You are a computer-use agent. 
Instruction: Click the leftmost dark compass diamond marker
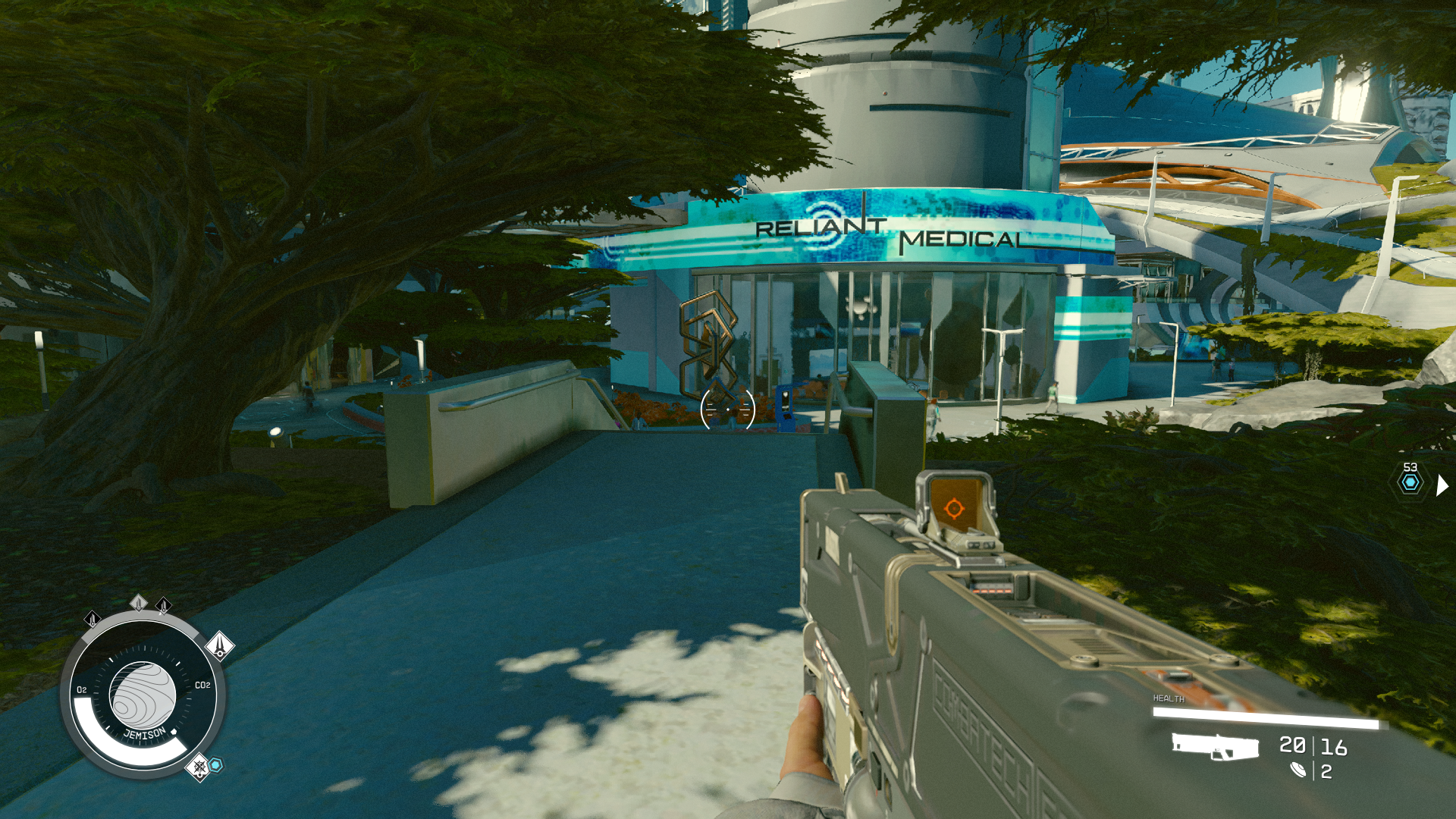point(93,619)
